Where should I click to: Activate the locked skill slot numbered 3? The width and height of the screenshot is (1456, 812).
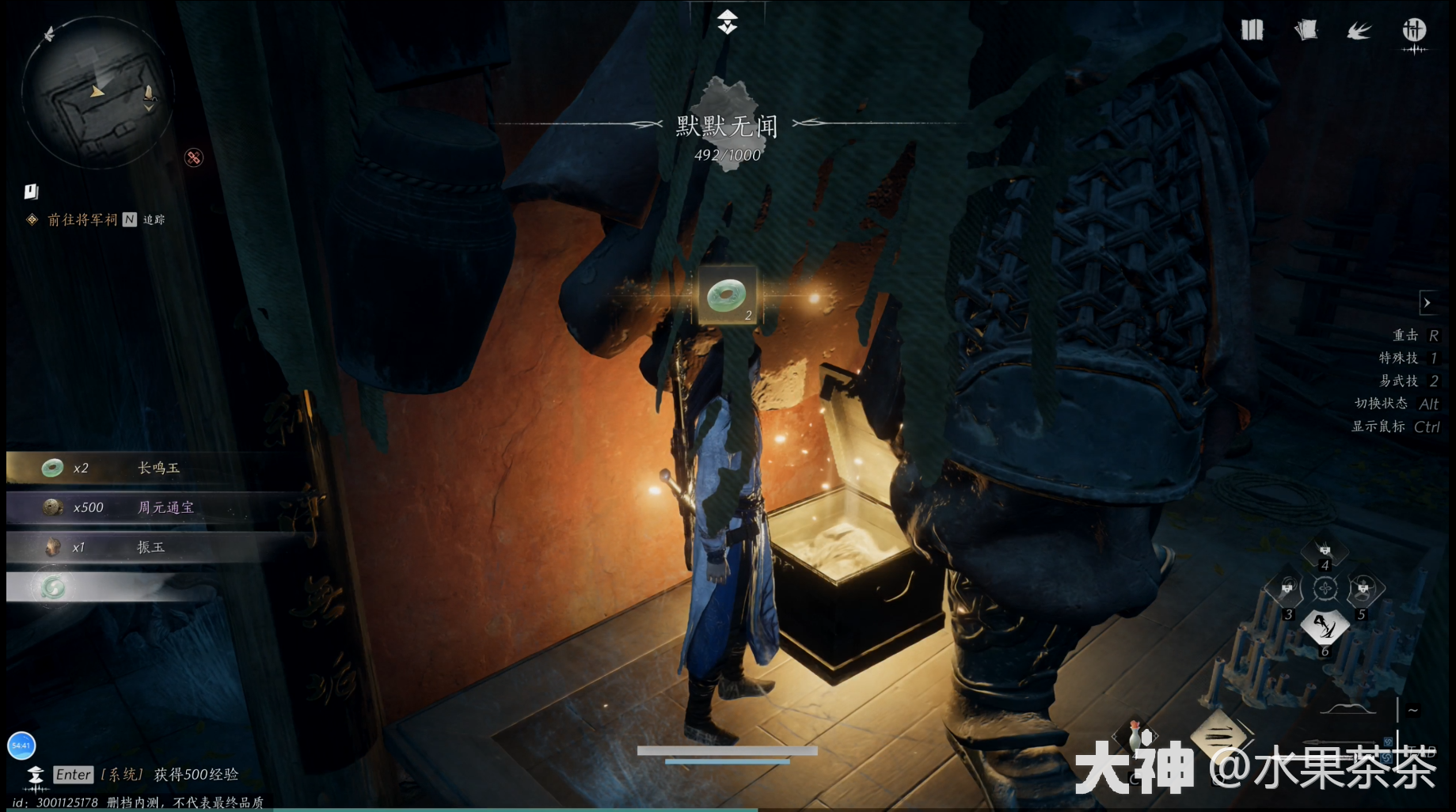pos(1287,590)
